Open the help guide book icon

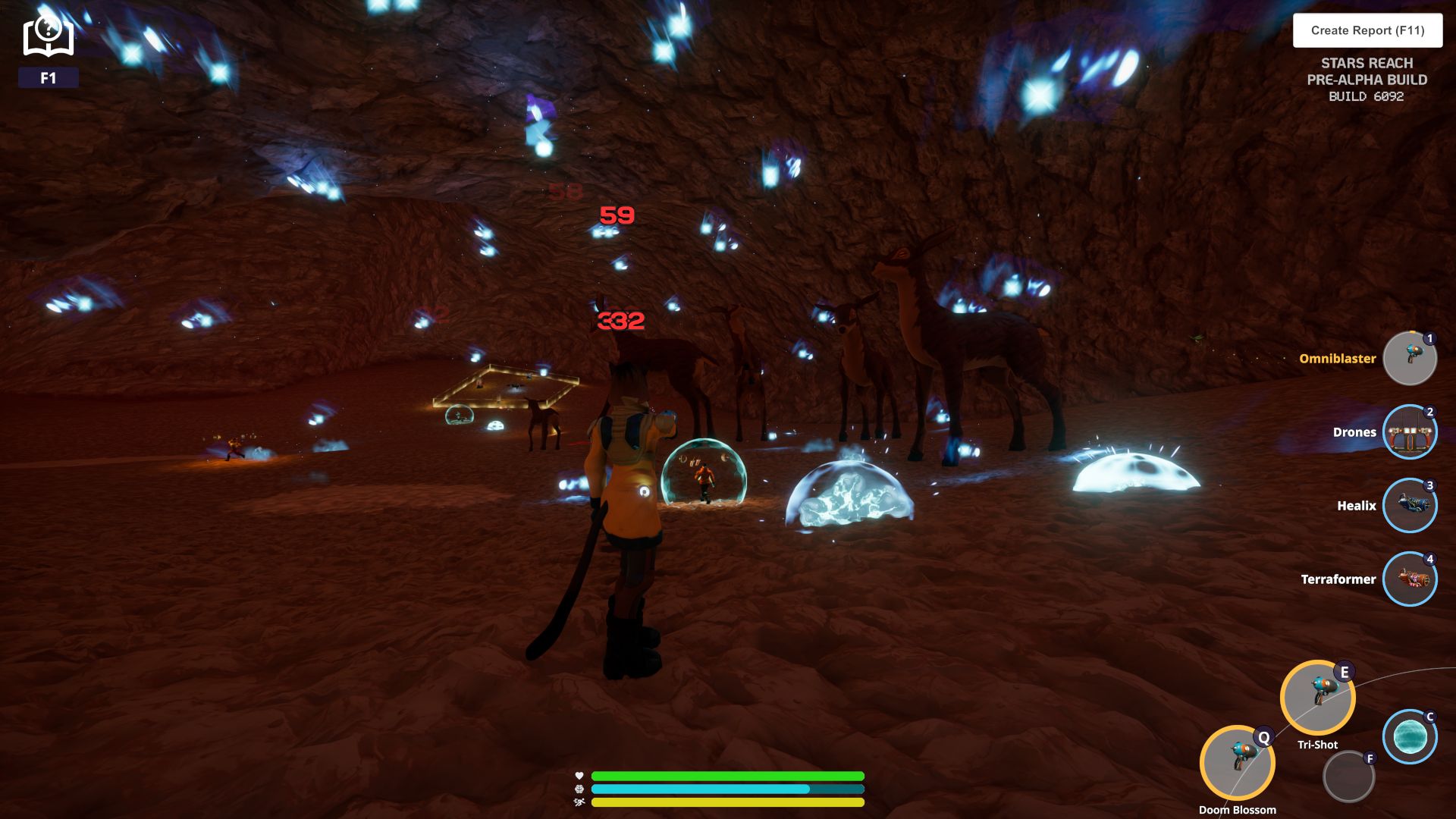pos(48,37)
